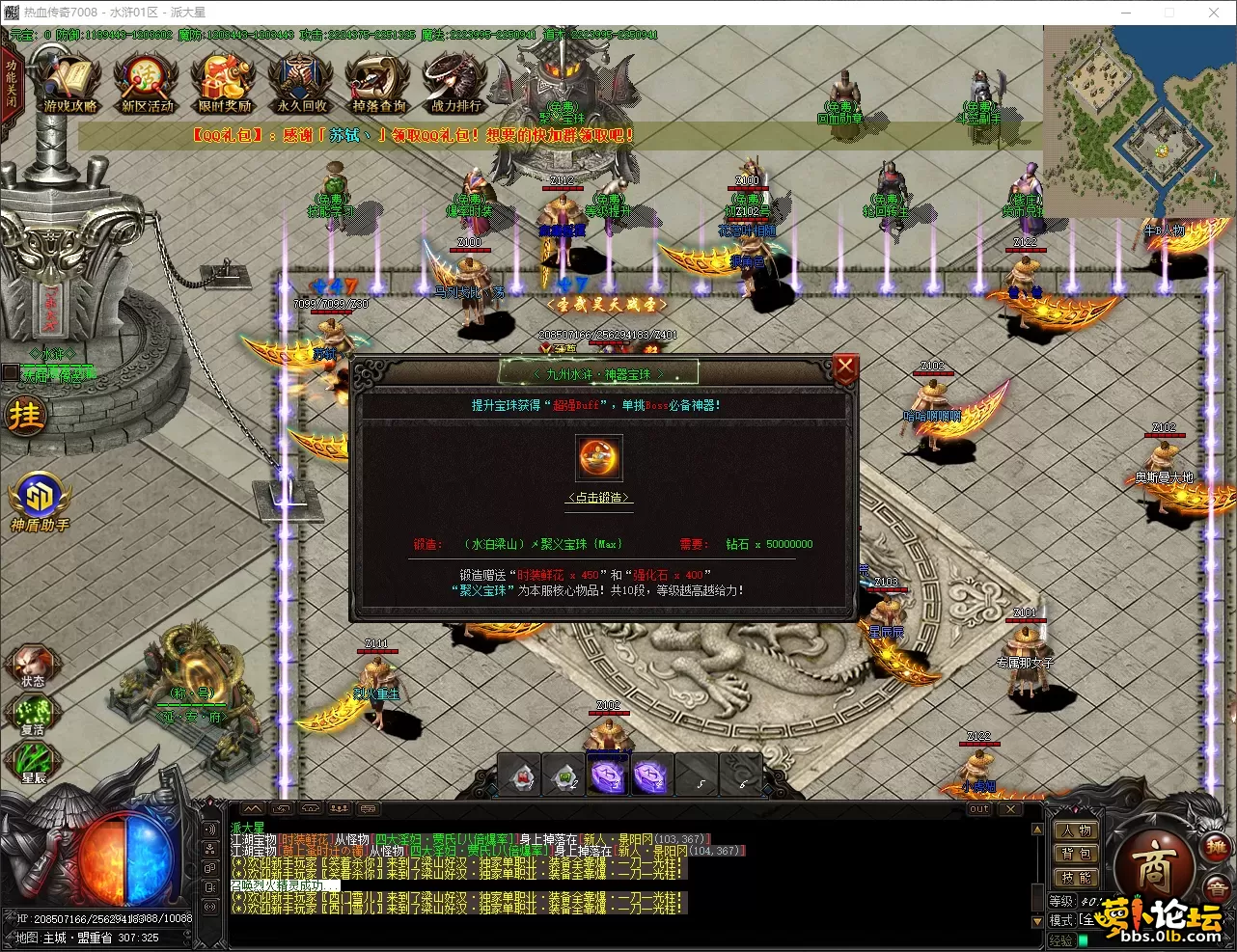Open the 技能 skills panel

click(1075, 878)
